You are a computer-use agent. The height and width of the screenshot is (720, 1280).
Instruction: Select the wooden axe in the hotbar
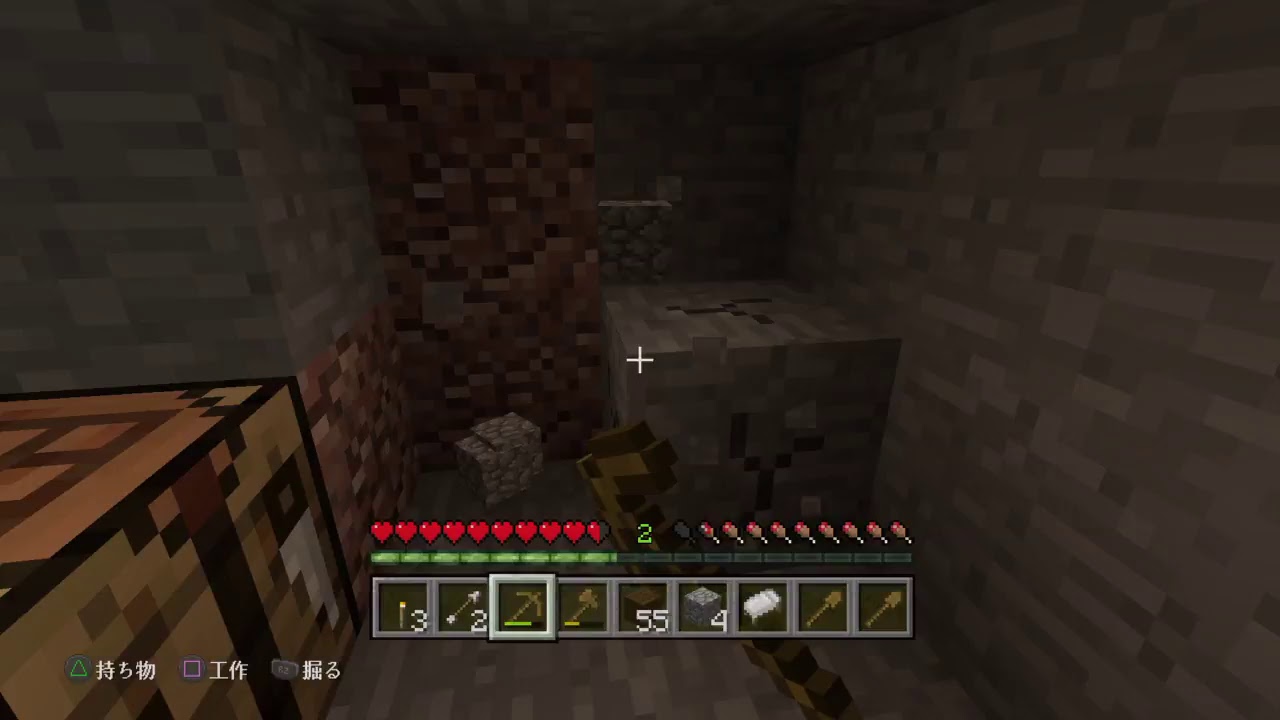click(583, 607)
